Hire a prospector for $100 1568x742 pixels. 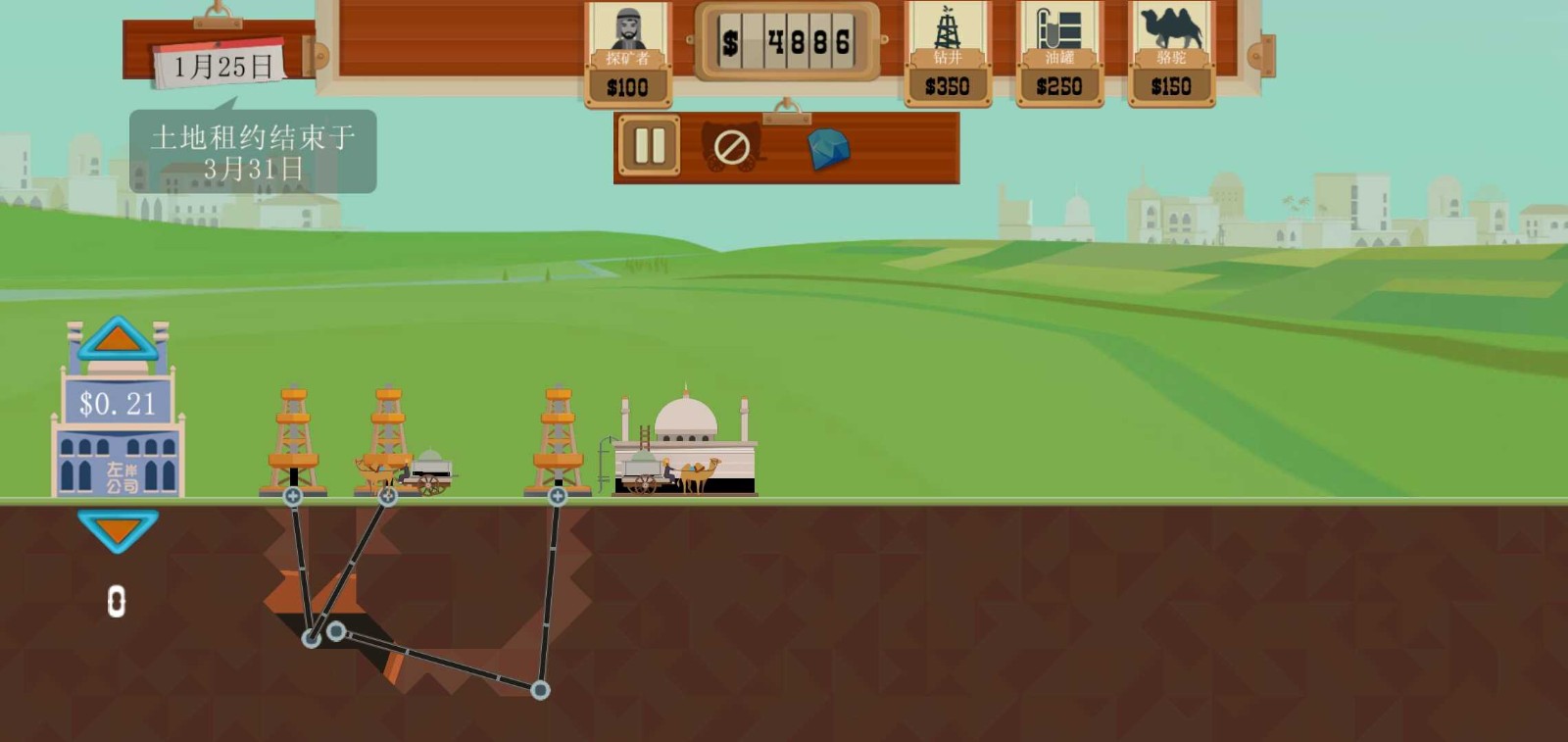point(627,55)
